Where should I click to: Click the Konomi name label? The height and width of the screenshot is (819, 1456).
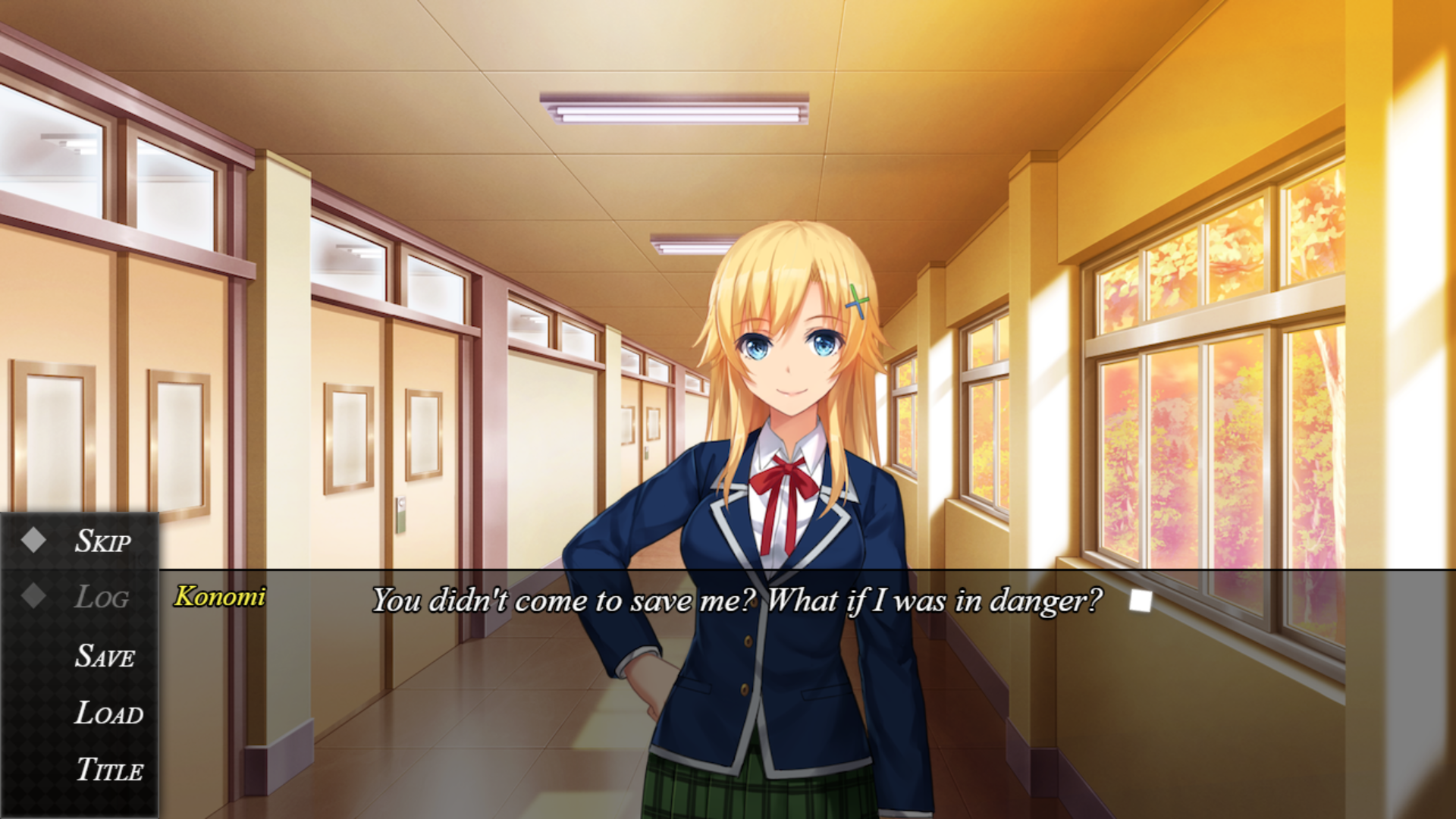click(218, 598)
